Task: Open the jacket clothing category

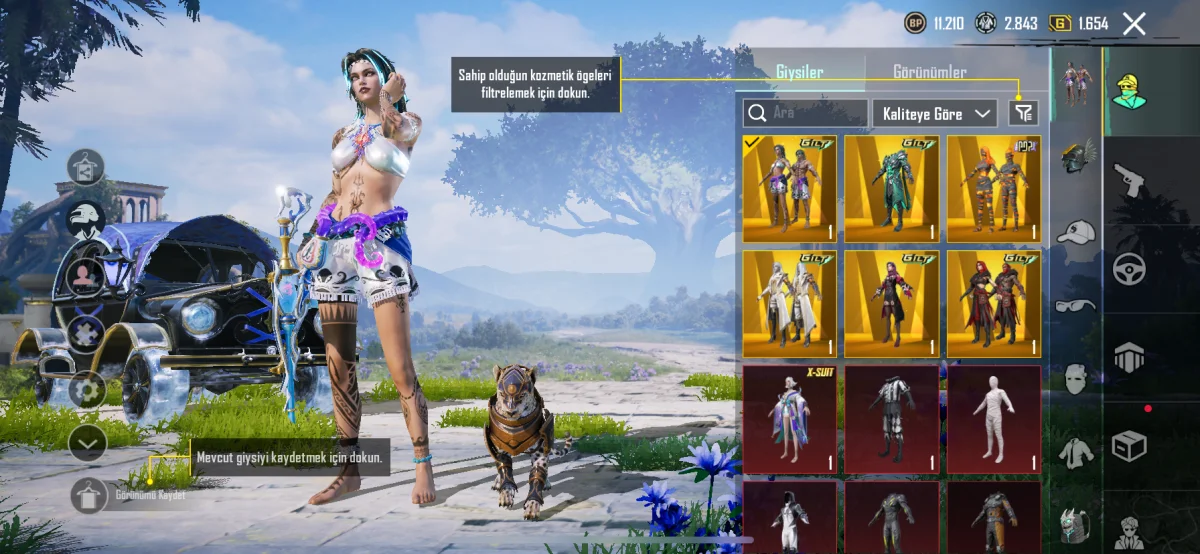Action: (x=1076, y=452)
